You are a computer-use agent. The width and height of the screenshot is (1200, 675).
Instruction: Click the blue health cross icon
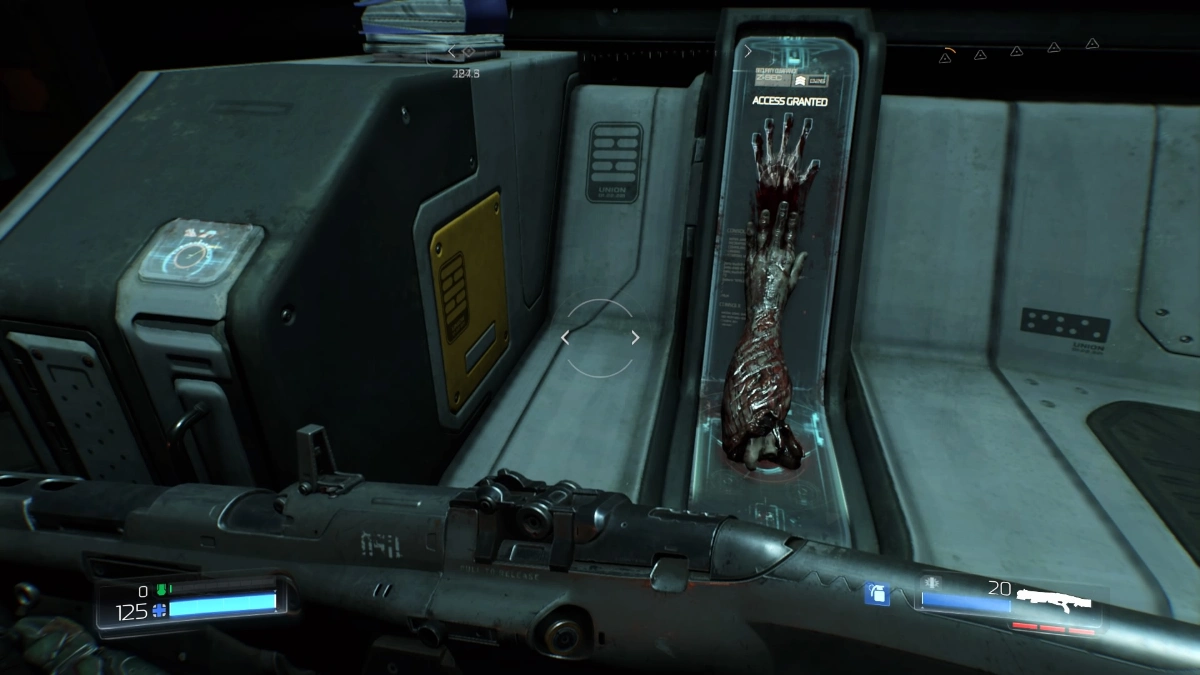point(159,611)
